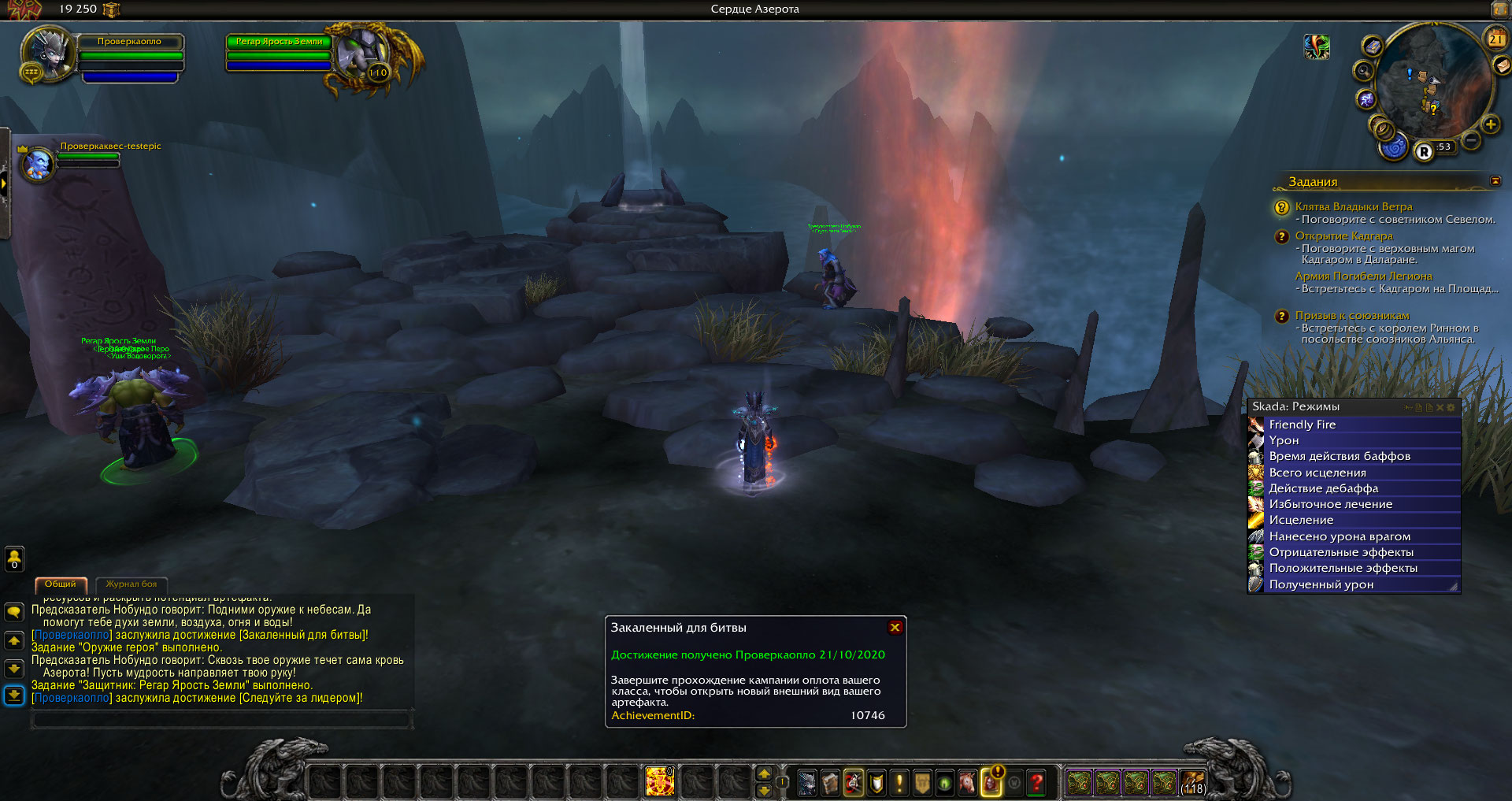The image size is (1512, 801).
Task: Open the Урон mode in Skada
Action: [1284, 440]
